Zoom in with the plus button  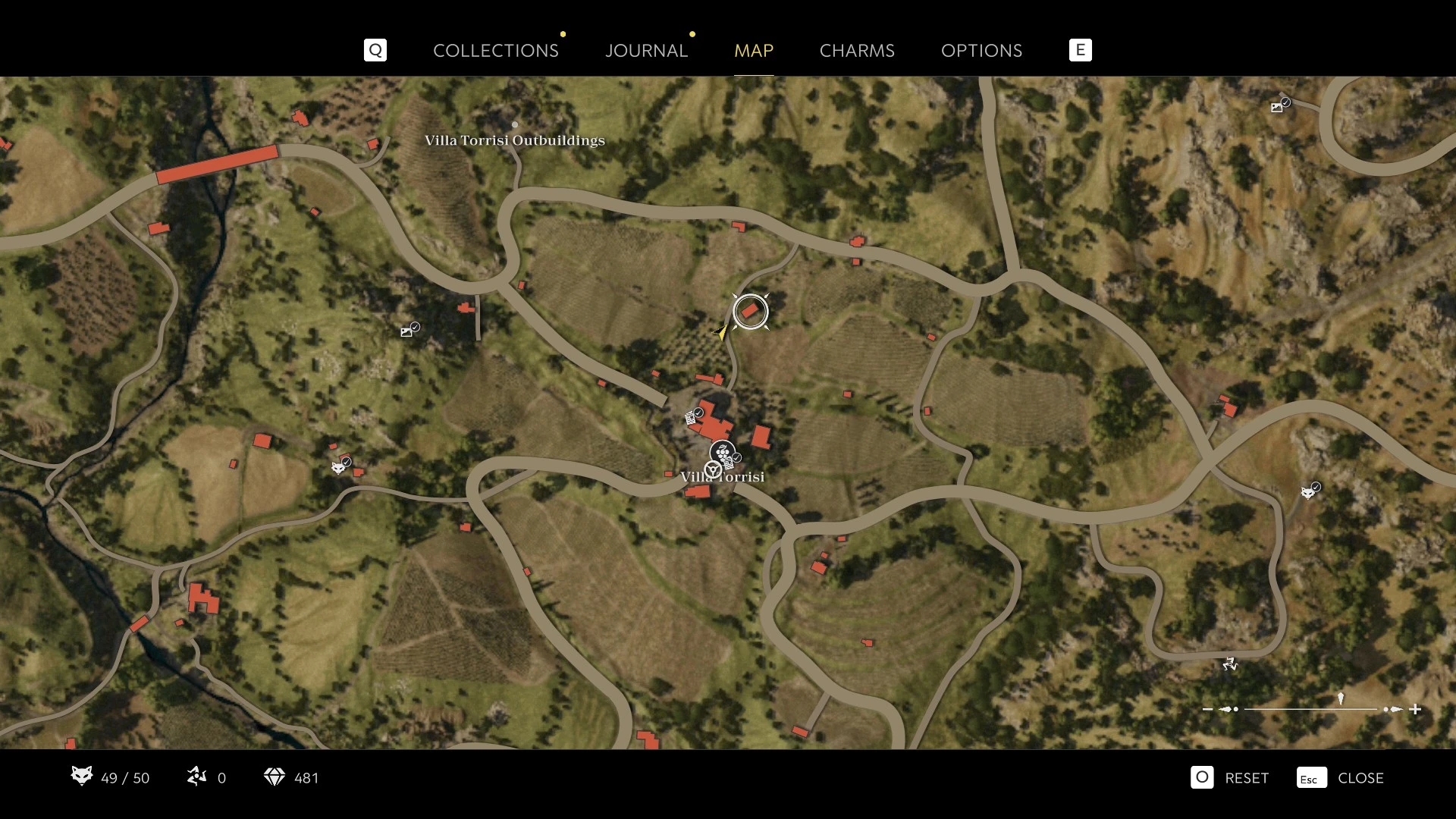(x=1415, y=710)
